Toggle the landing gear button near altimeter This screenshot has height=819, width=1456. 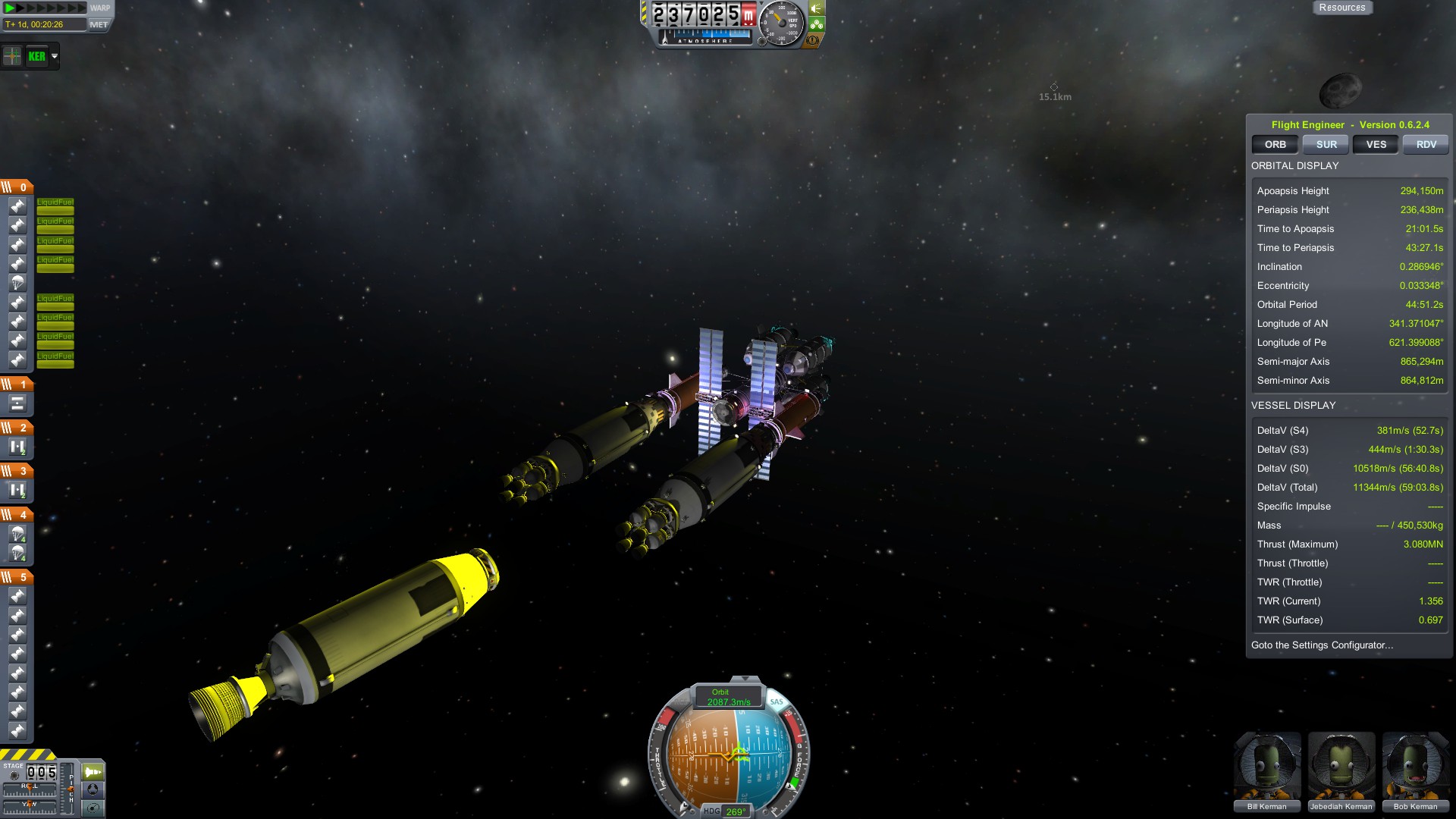817,24
